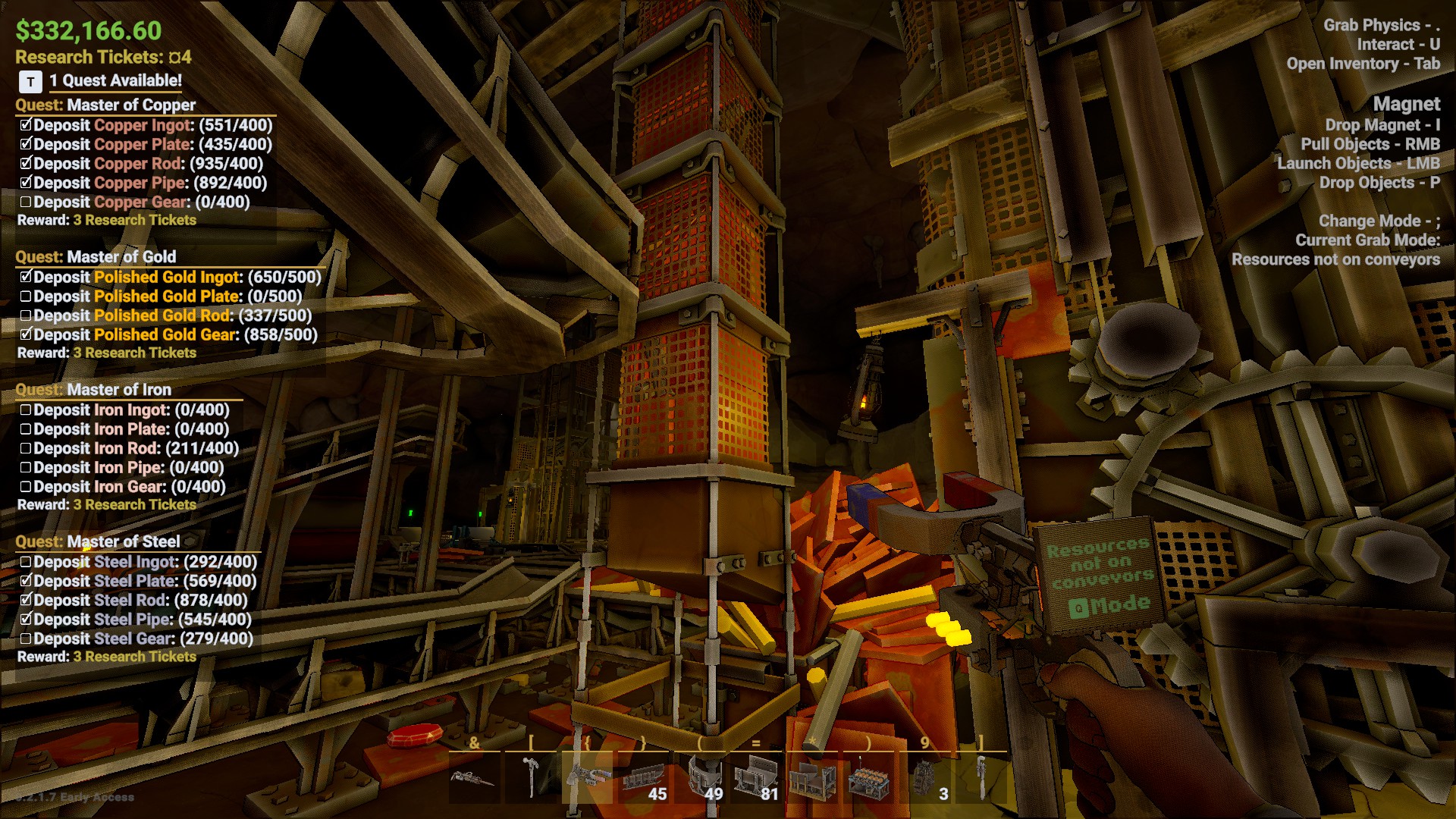Select the Master of Iron quest
Viewport: 1456px width, 819px height.
click(118, 390)
